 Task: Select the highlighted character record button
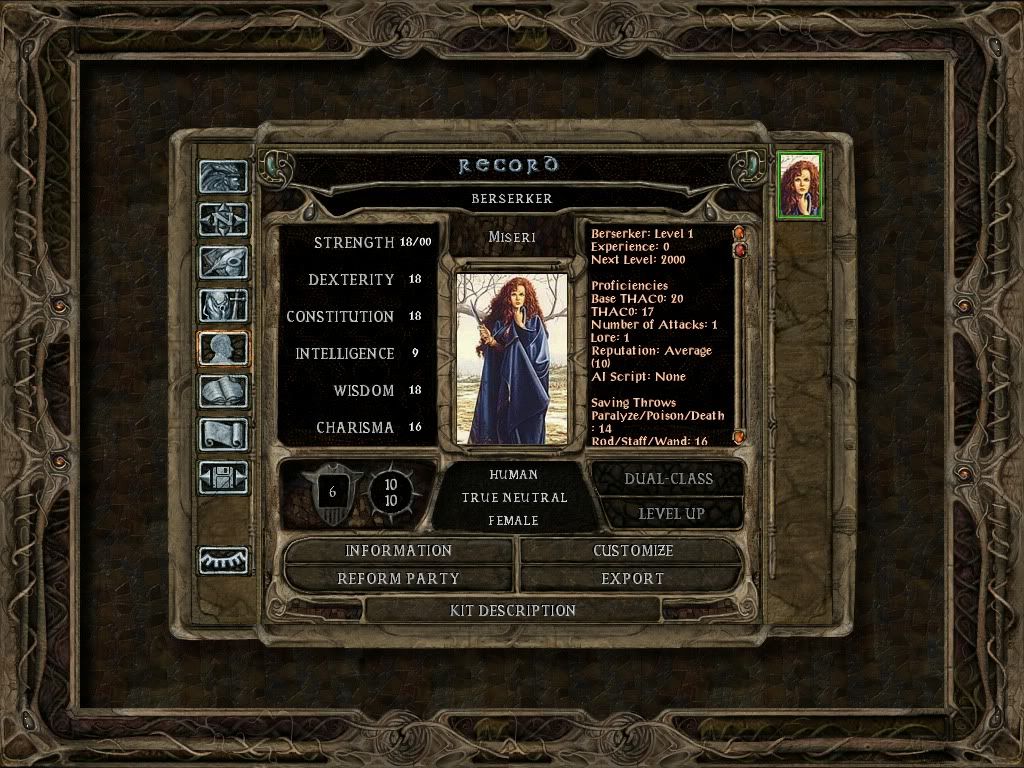(x=223, y=348)
